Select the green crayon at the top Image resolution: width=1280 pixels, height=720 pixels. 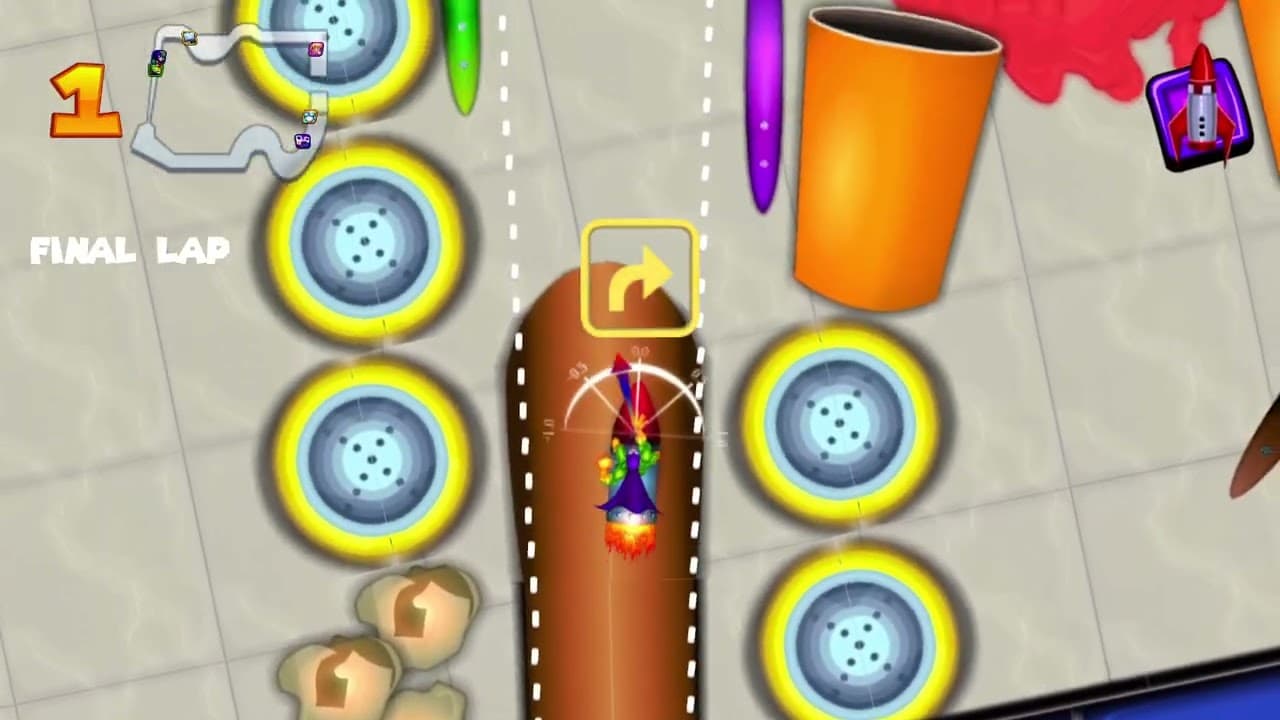(460, 40)
